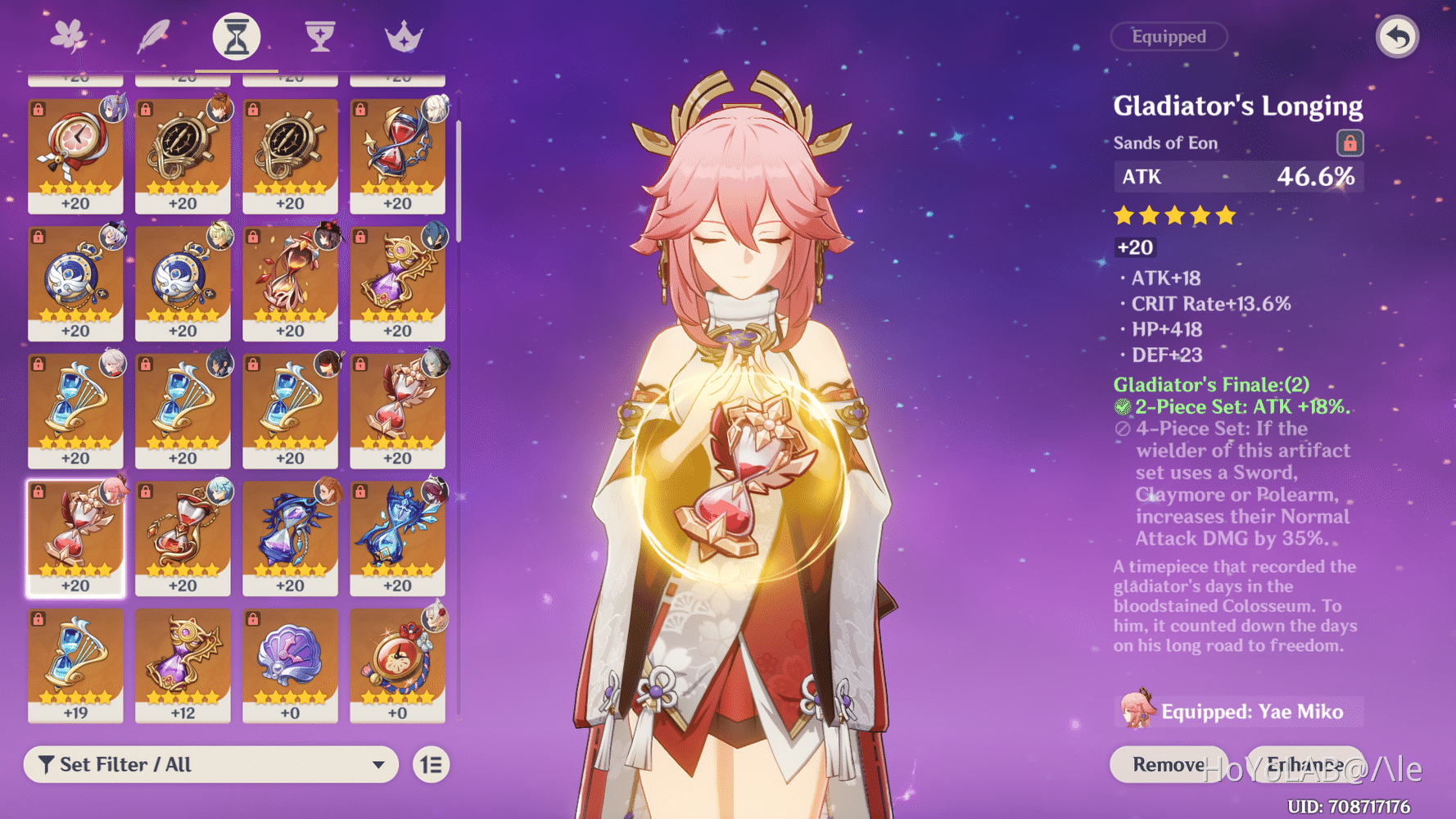Select the Sands of Eon hourglass tab icon
The image size is (1456, 819).
click(236, 34)
